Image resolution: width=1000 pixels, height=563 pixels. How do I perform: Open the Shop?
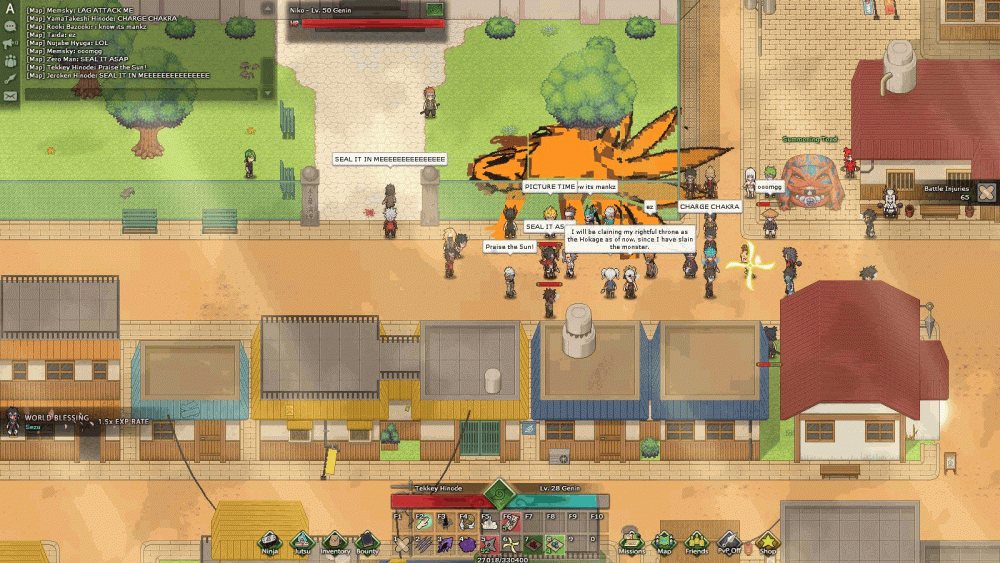tap(767, 541)
